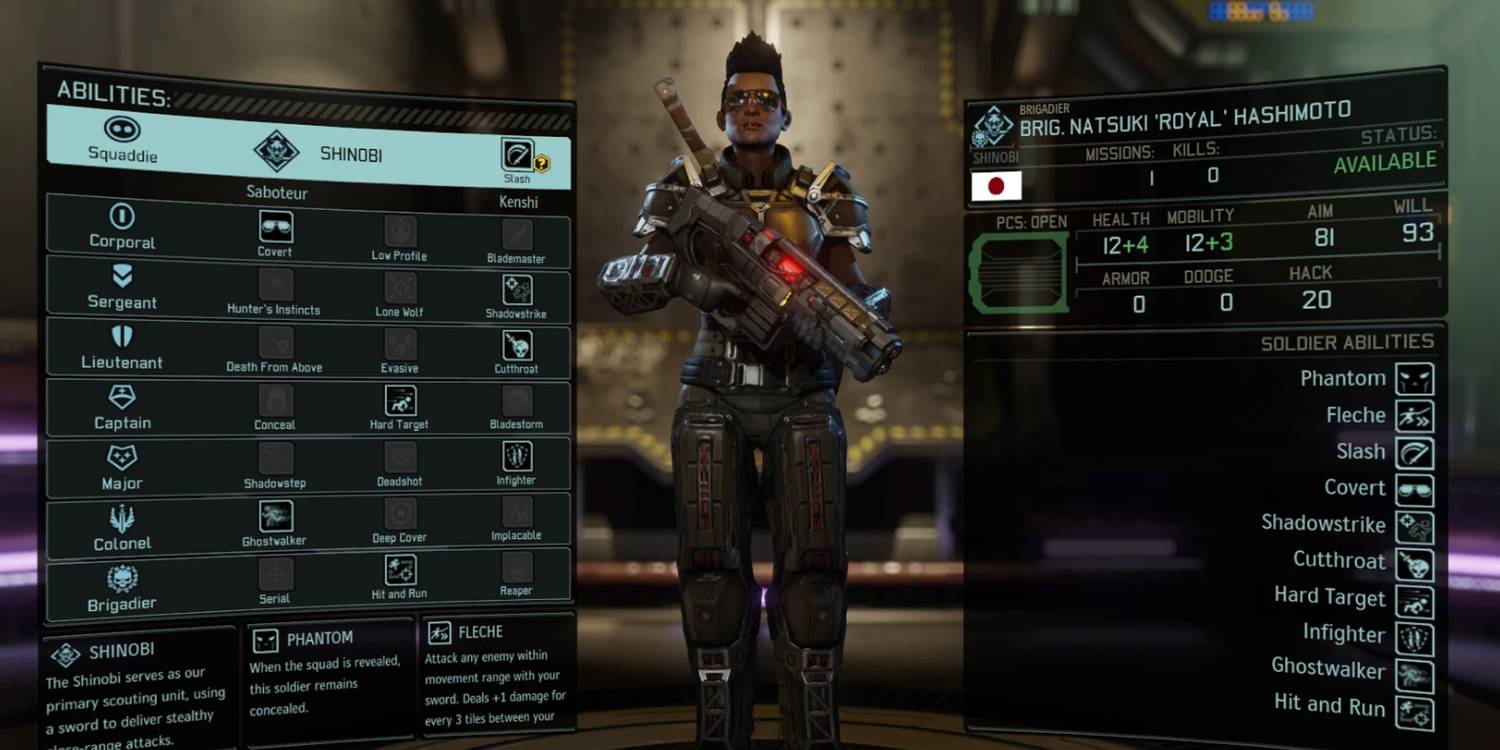Click the Phantom icon in Soldier Abilities list
The width and height of the screenshot is (1500, 750).
(1414, 379)
